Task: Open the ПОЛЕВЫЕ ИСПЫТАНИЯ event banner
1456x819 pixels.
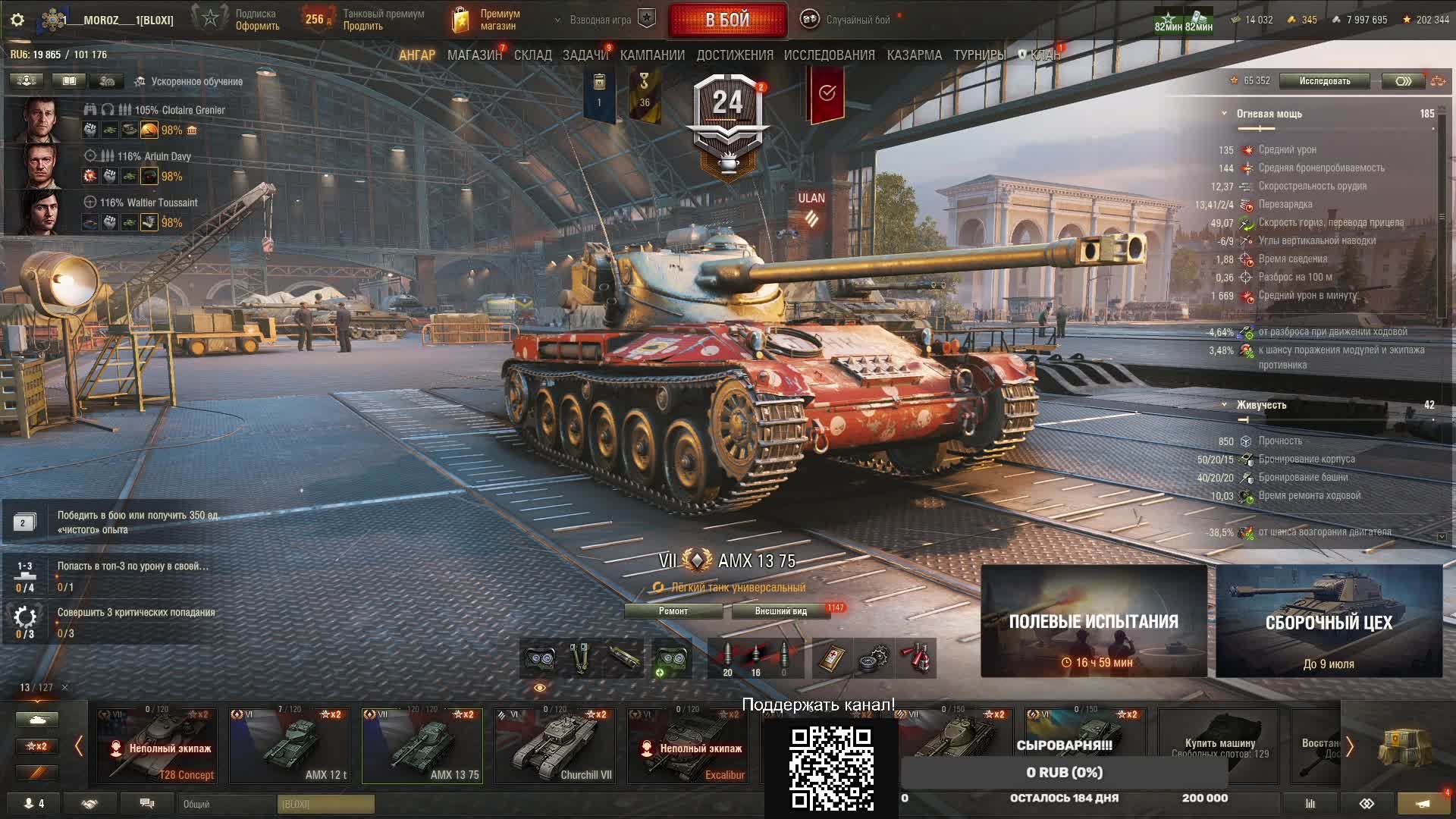Action: point(1094,621)
